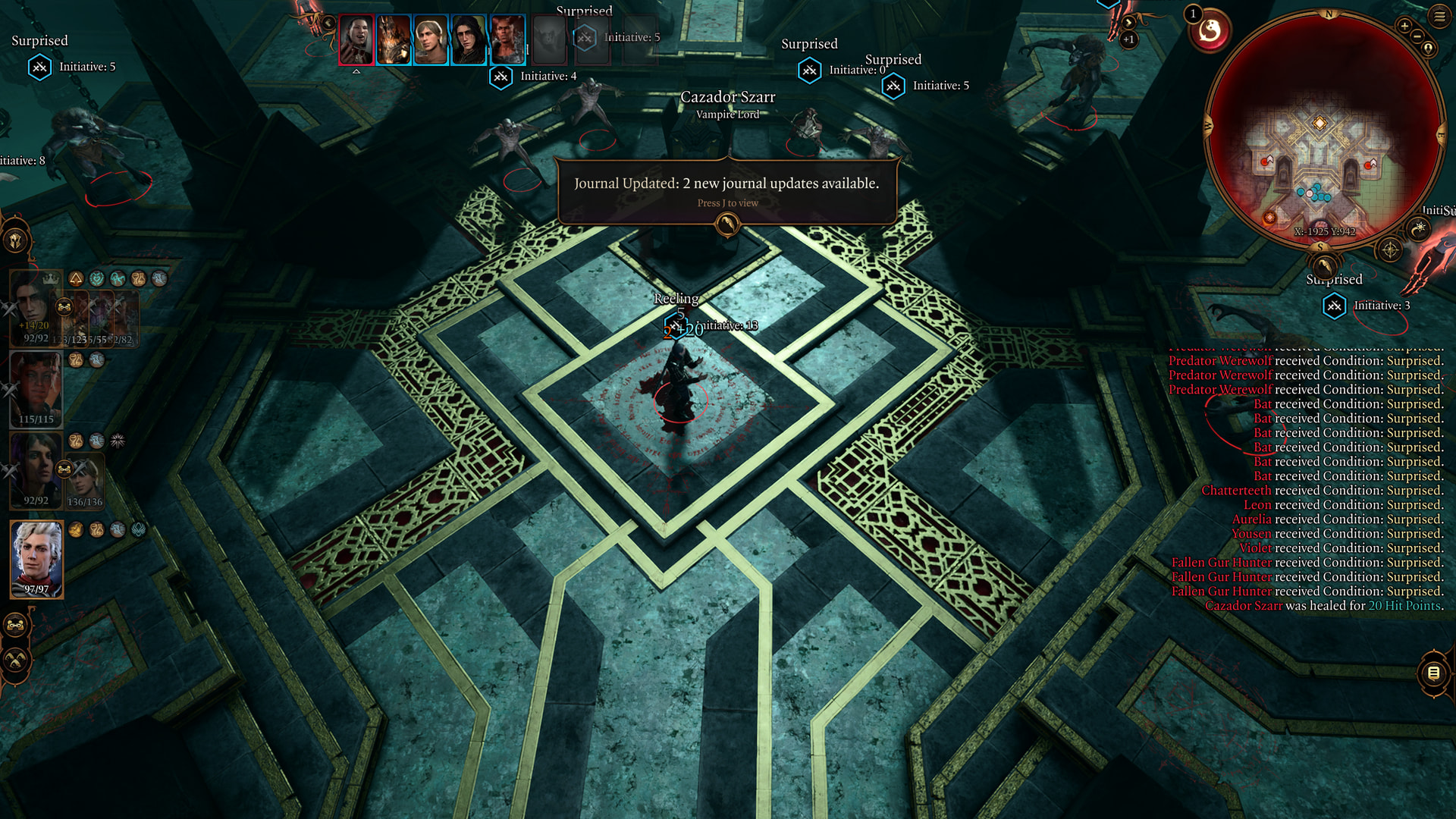Open the journal update notification popup
The width and height of the screenshot is (1456, 819).
[726, 191]
